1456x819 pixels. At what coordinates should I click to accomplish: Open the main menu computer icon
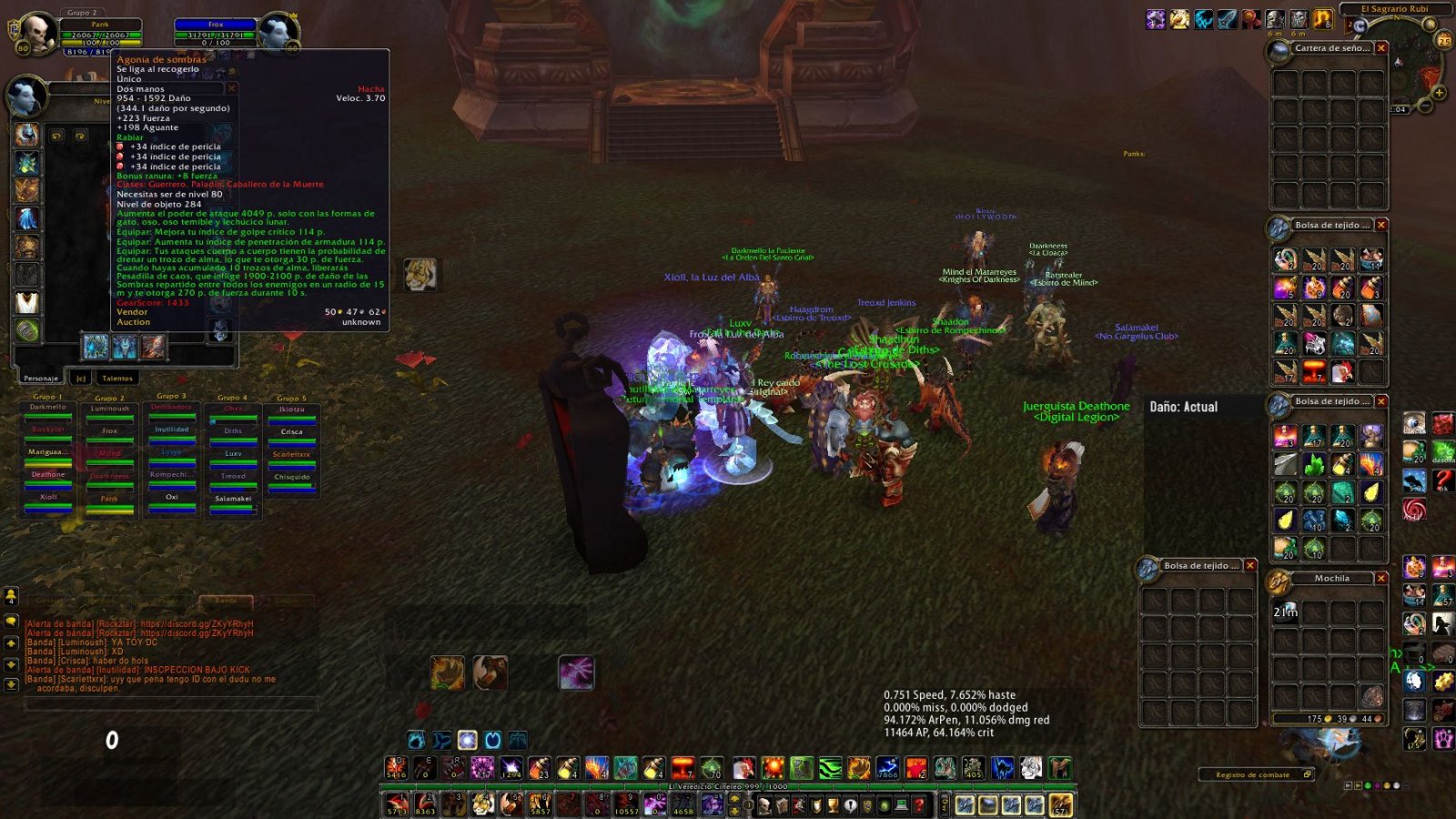coord(902,804)
